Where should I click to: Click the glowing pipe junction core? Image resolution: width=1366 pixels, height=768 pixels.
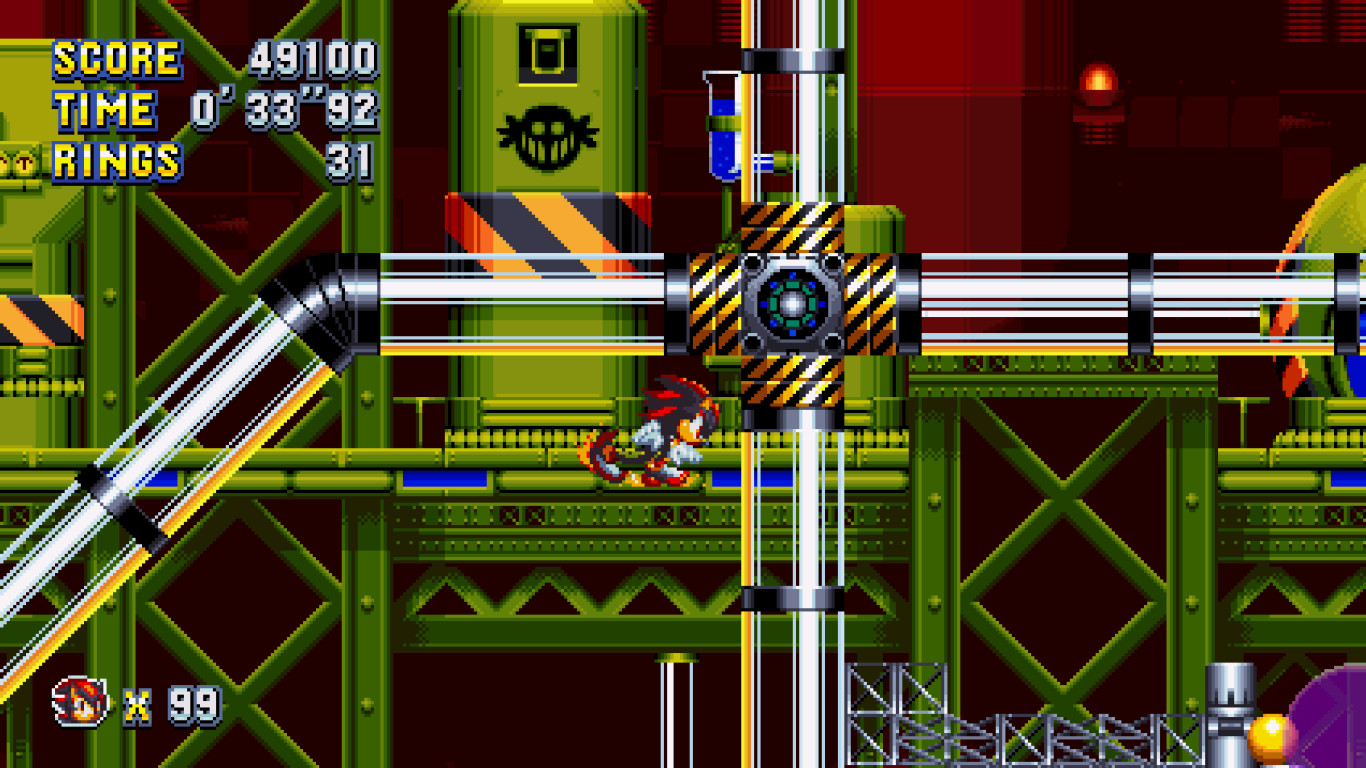pyautogui.click(x=793, y=301)
